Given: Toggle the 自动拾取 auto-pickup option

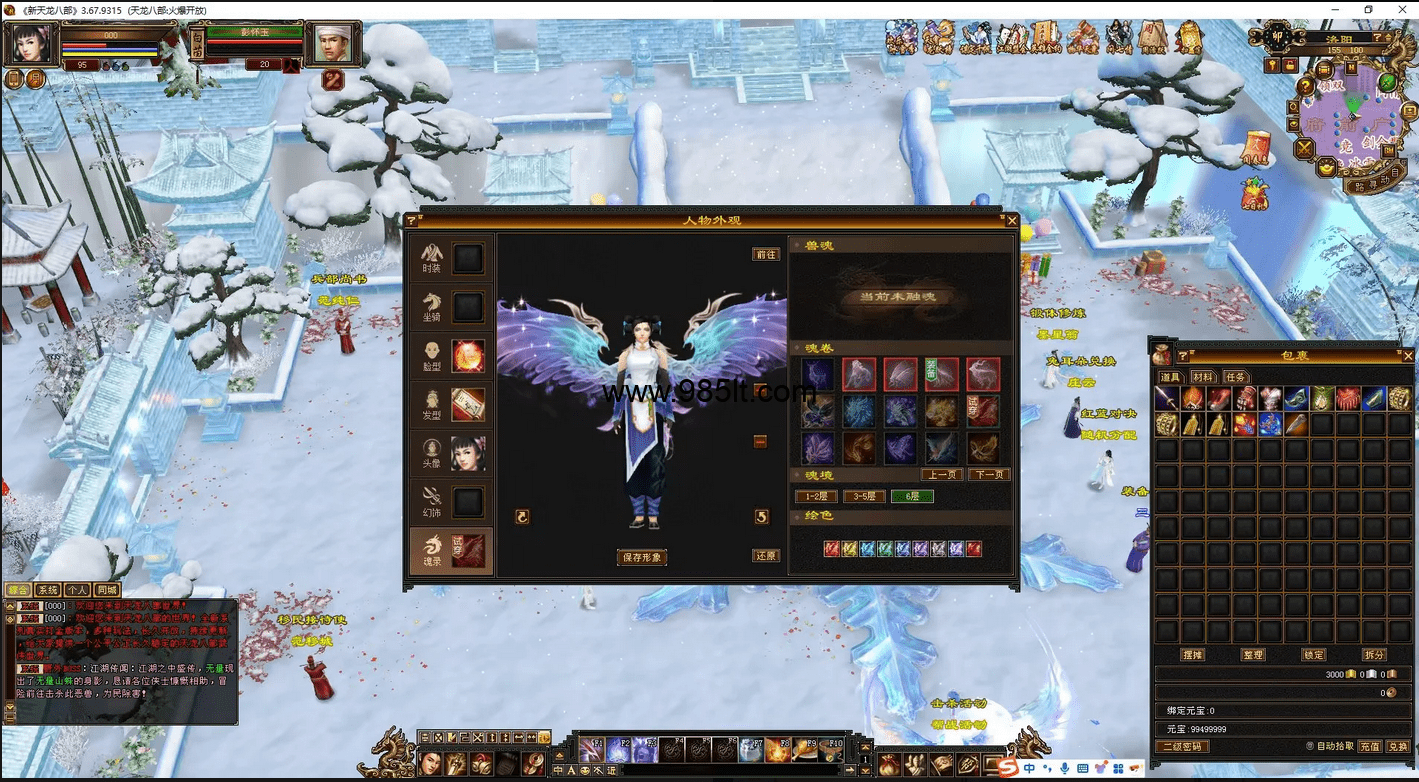Looking at the screenshot, I should 1310,746.
